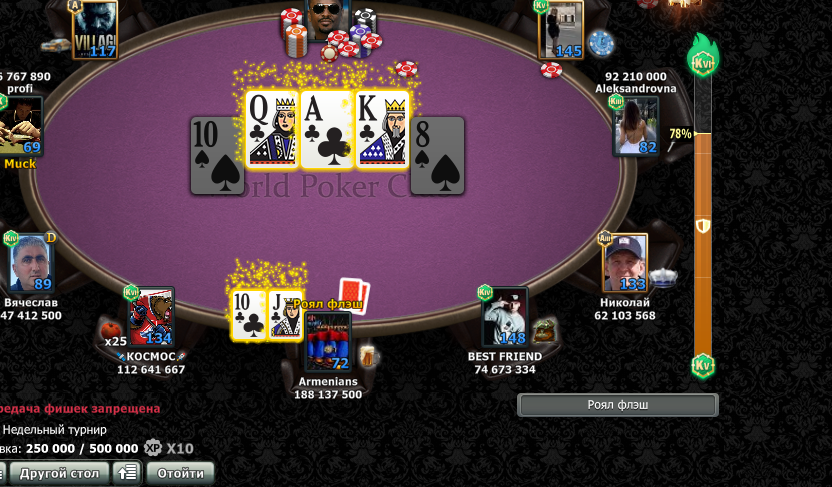
Task: Open the profi player avatar
Action: pyautogui.click(x=20, y=126)
